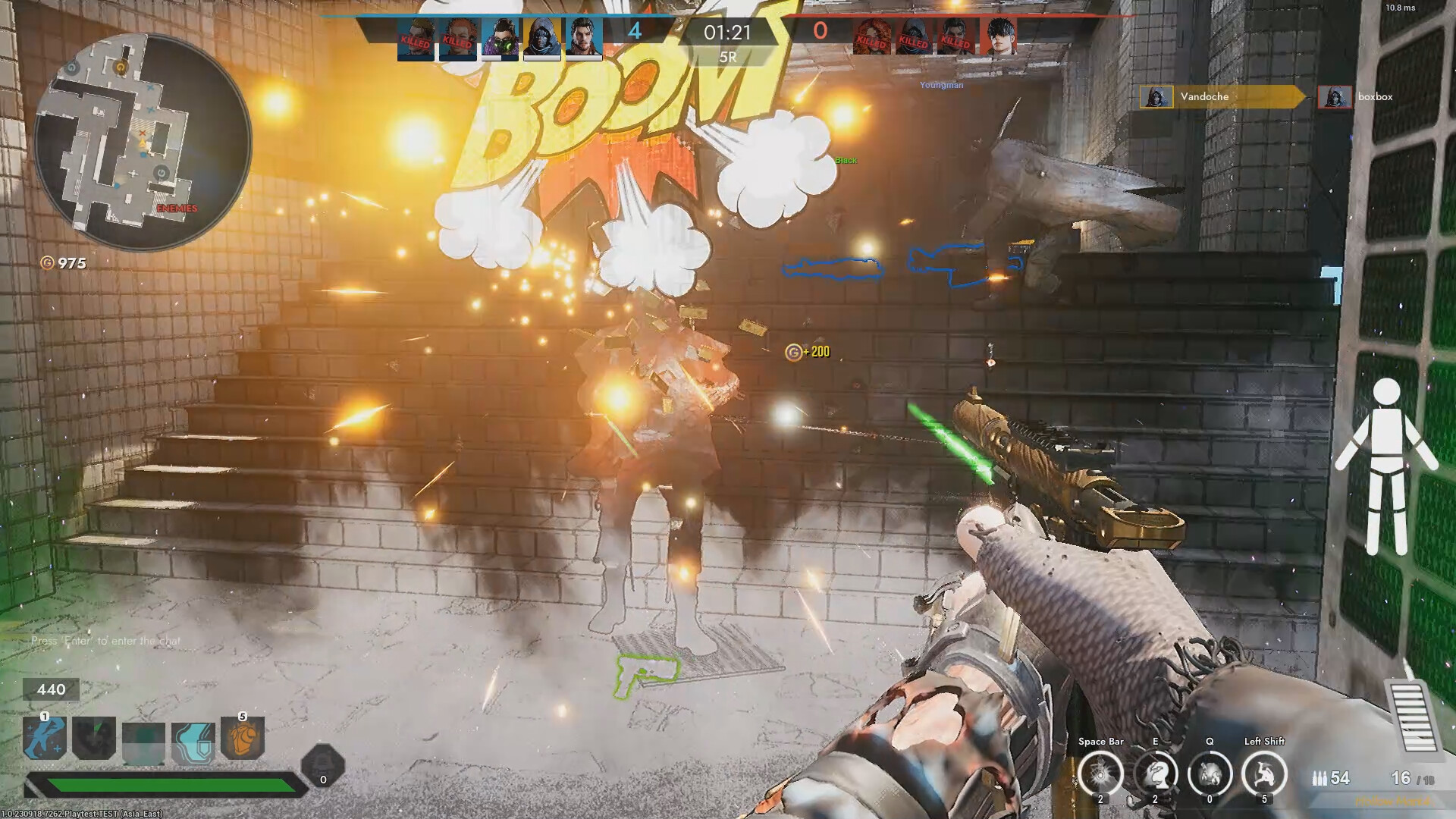The height and width of the screenshot is (819, 1456).
Task: Click the Vandoche kill feed entry
Action: (x=1221, y=96)
